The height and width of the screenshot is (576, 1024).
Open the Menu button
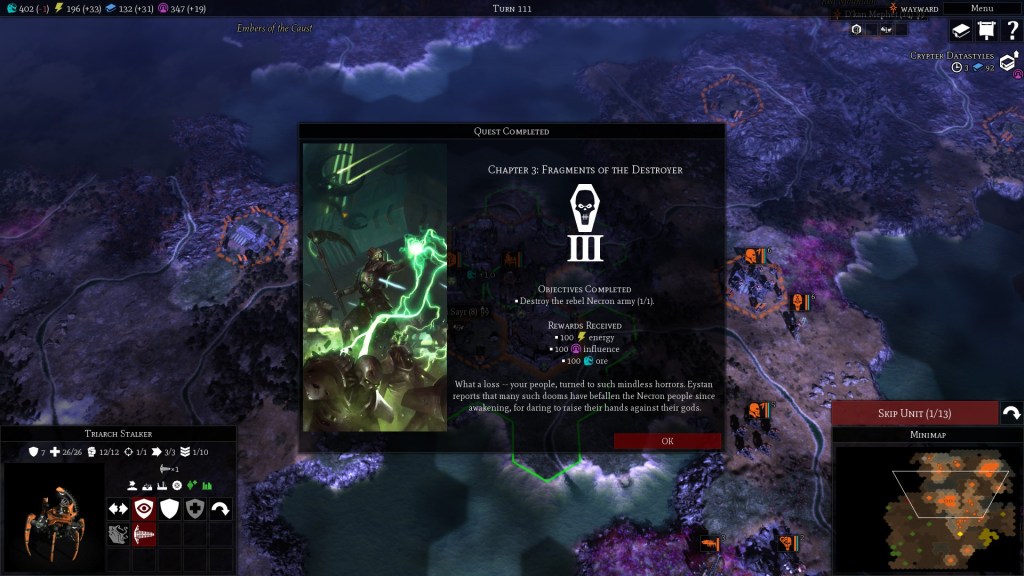click(x=982, y=8)
